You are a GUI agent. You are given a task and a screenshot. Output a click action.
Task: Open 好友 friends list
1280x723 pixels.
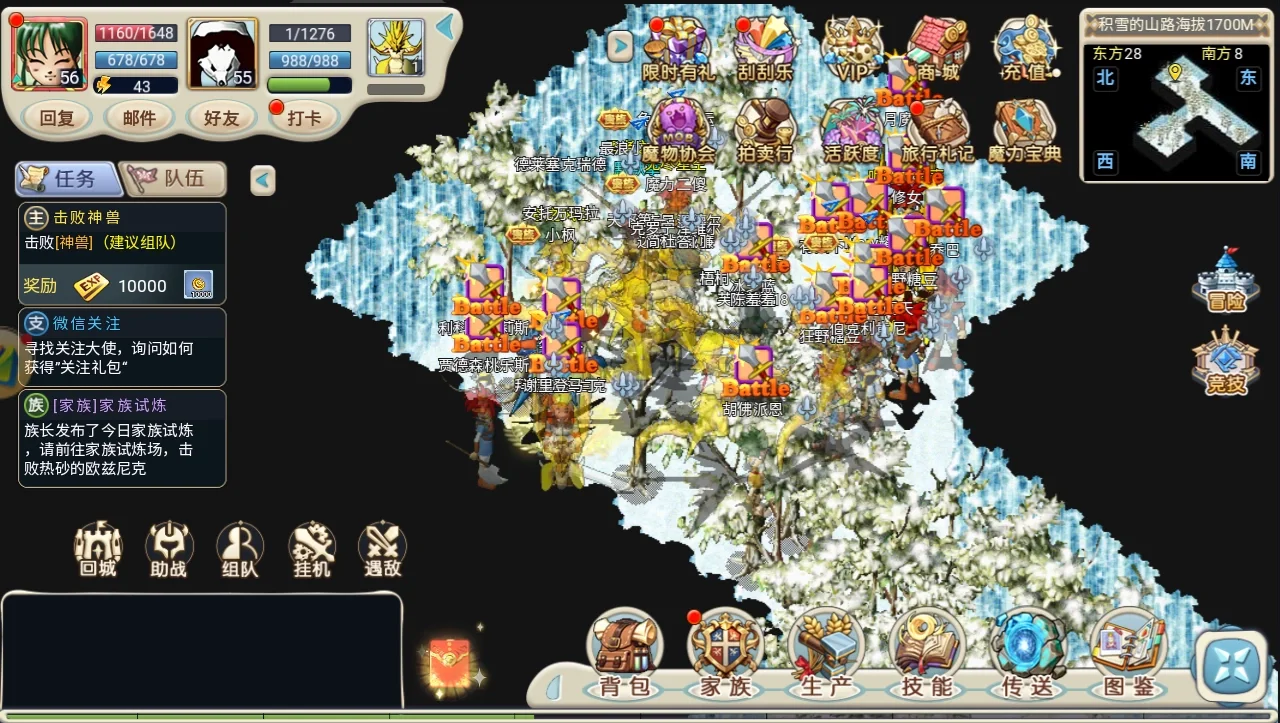(220, 118)
